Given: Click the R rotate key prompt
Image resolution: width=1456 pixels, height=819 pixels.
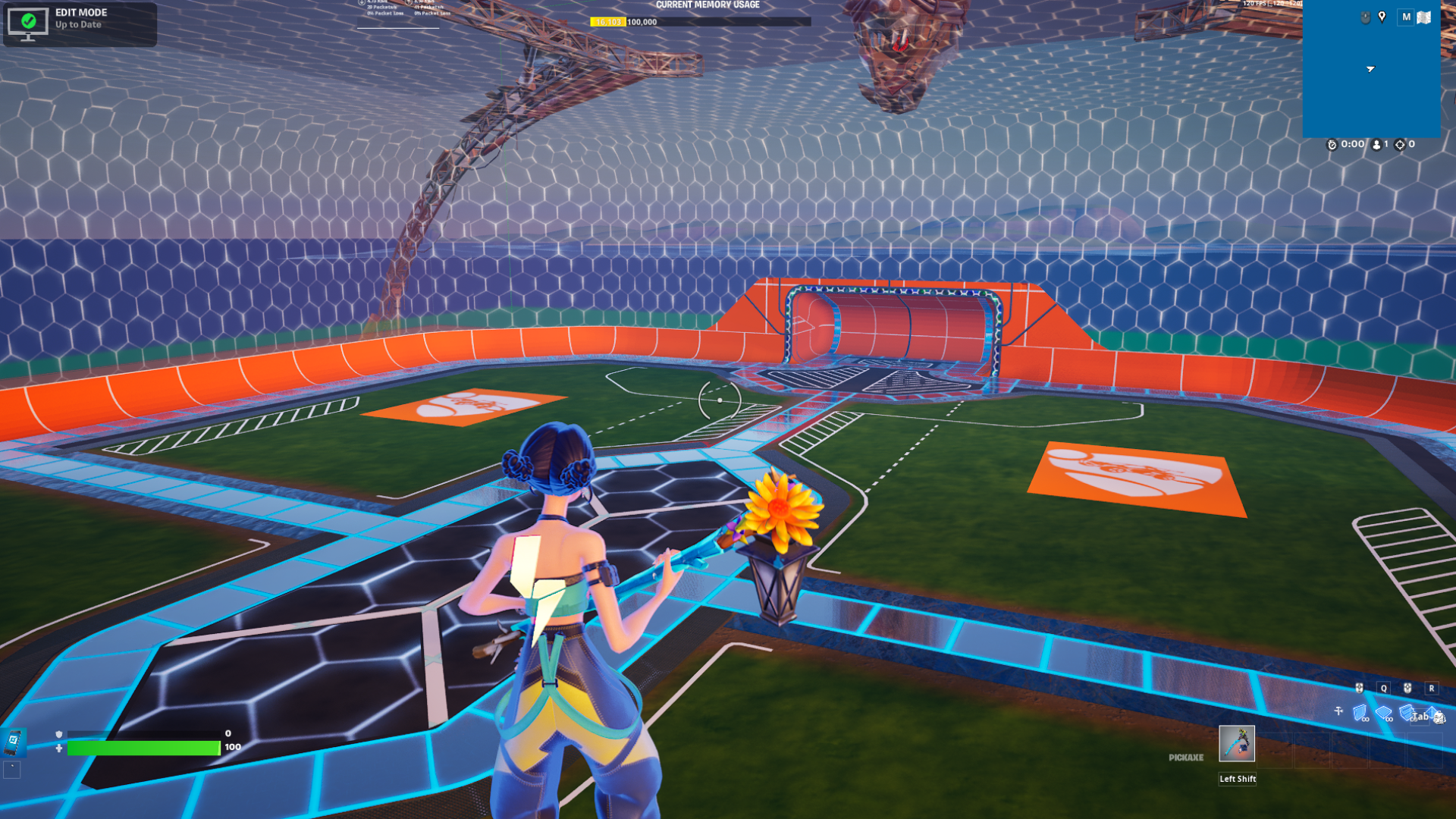Looking at the screenshot, I should click(x=1432, y=688).
